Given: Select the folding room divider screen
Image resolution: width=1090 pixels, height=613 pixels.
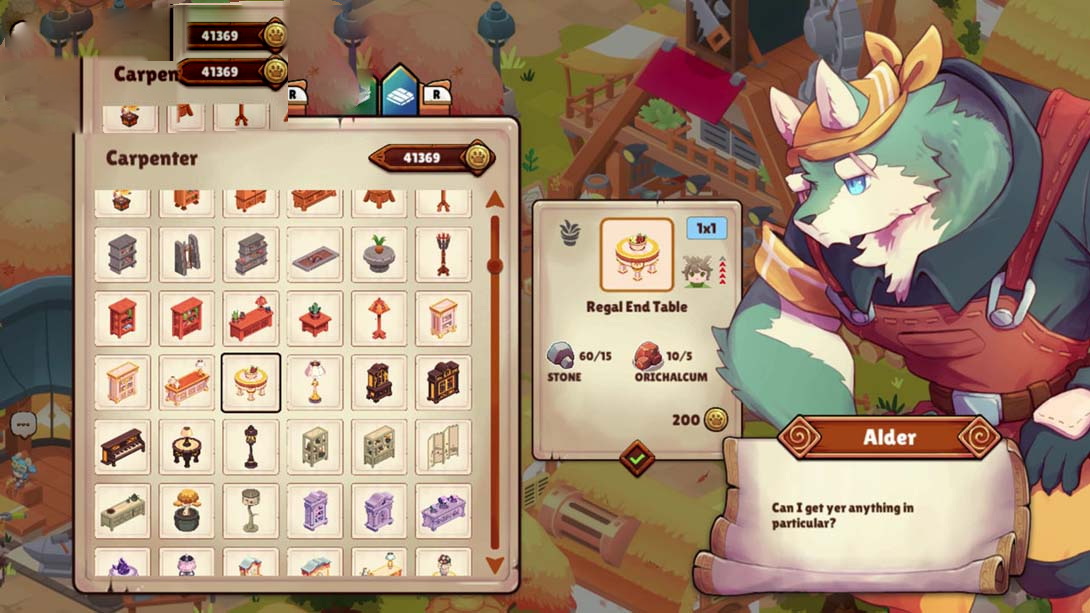Looking at the screenshot, I should 443,446.
